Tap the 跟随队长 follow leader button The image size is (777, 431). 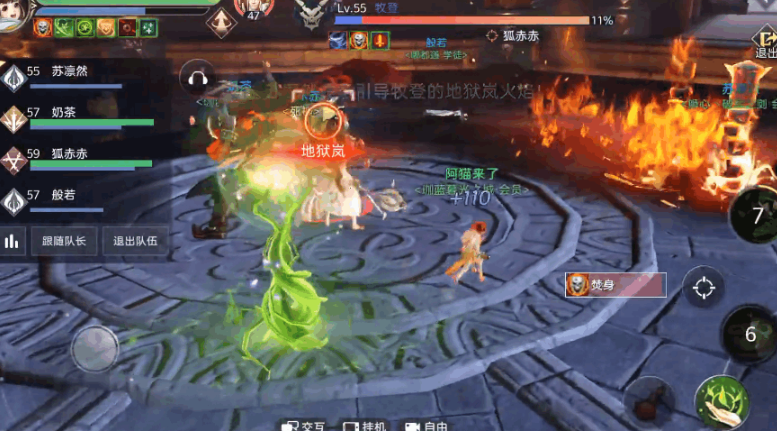click(64, 241)
